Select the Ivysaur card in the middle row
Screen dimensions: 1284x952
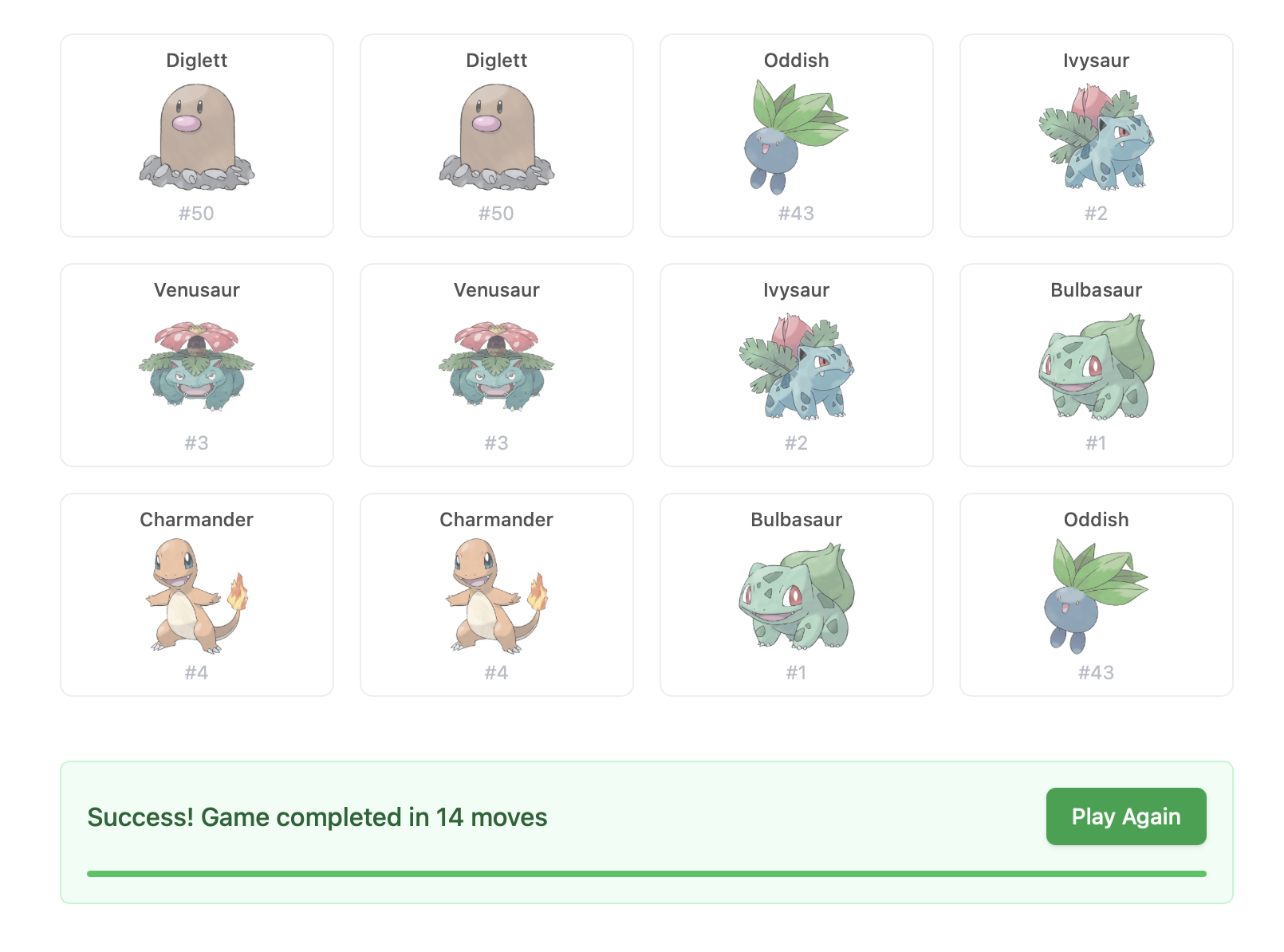pos(796,364)
